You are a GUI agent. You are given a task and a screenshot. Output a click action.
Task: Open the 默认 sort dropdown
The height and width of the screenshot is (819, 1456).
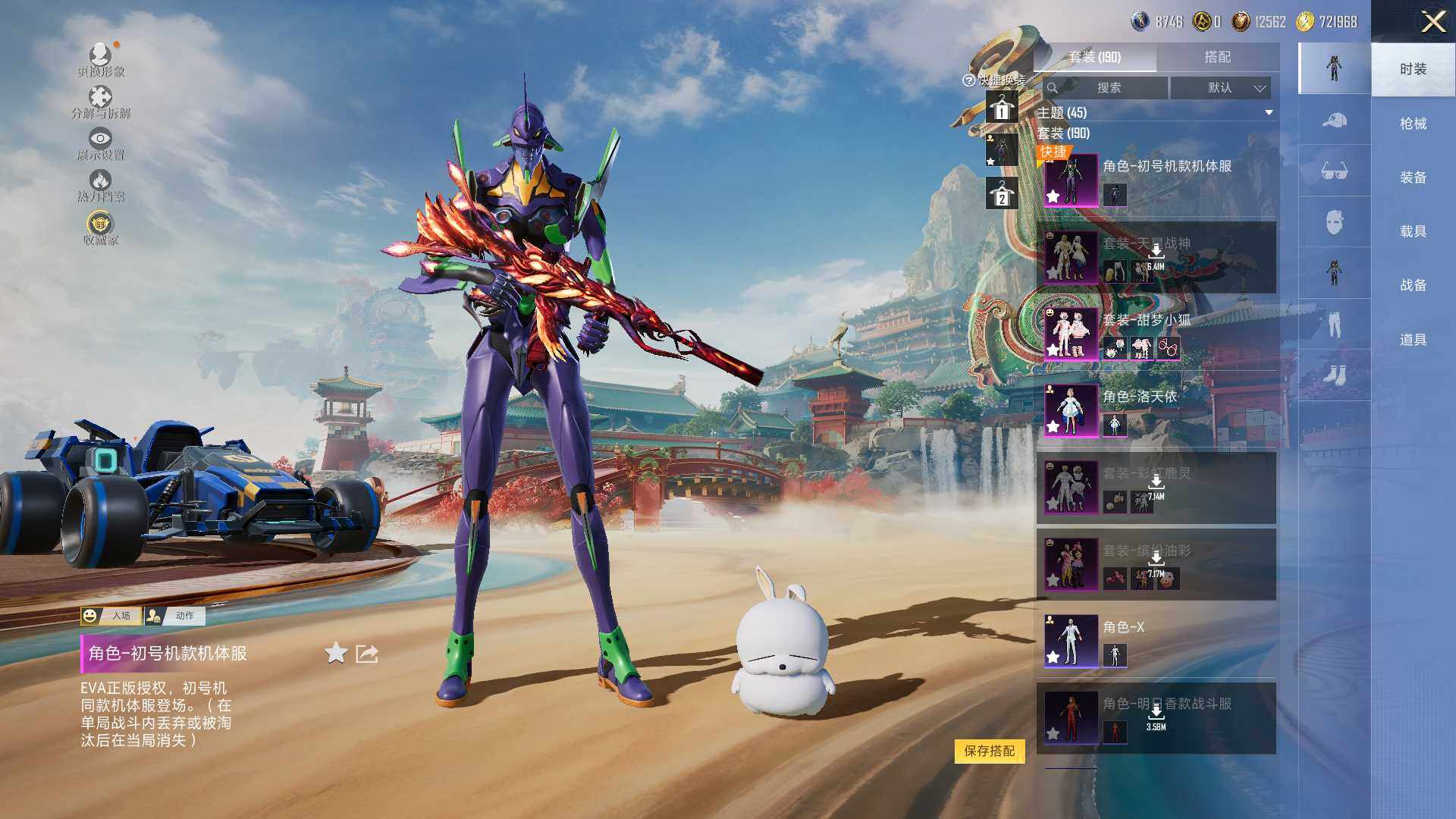1220,88
